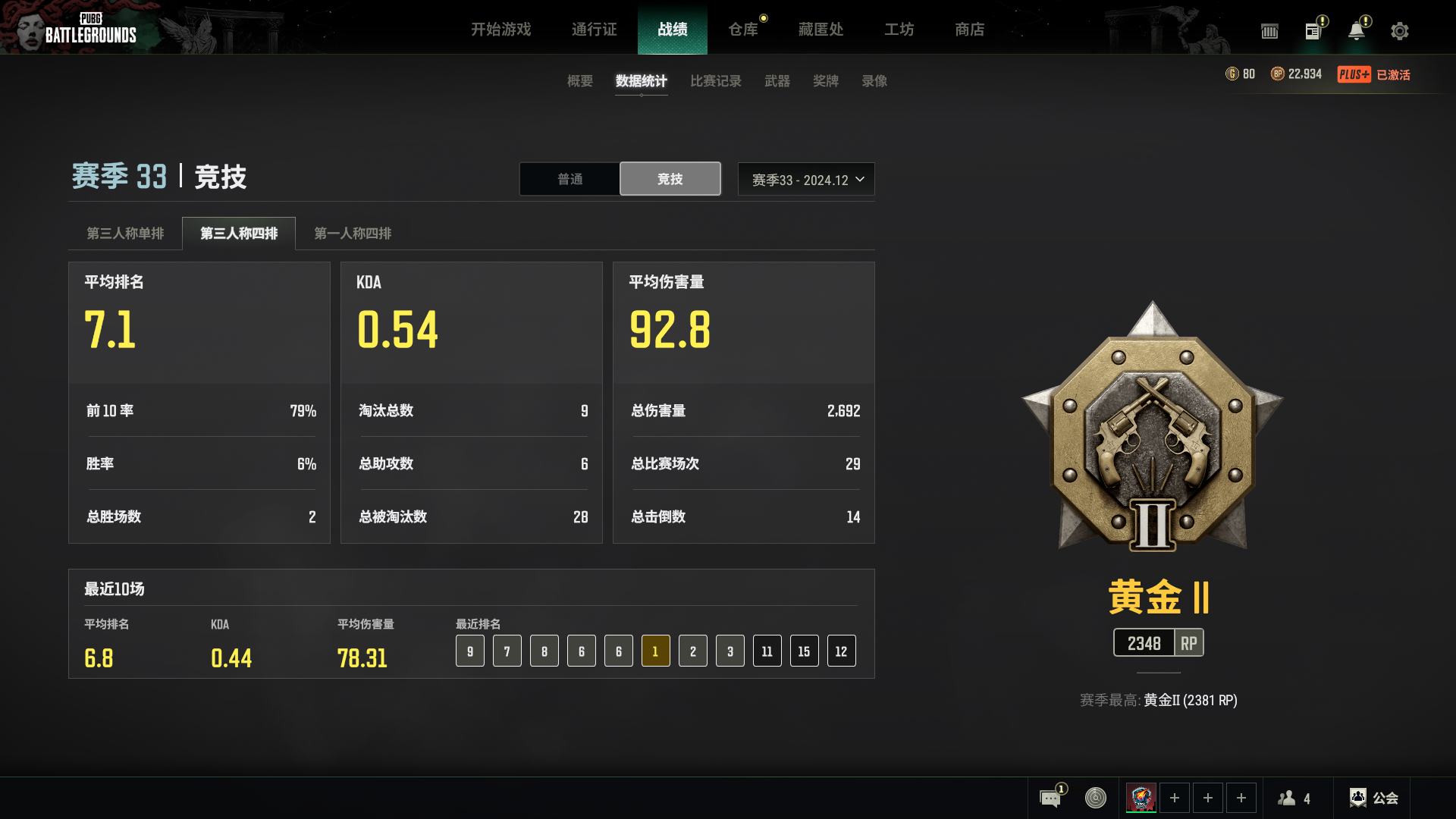Switch stats view to 普通 mode
Screen dimensions: 1456x819
click(569, 179)
